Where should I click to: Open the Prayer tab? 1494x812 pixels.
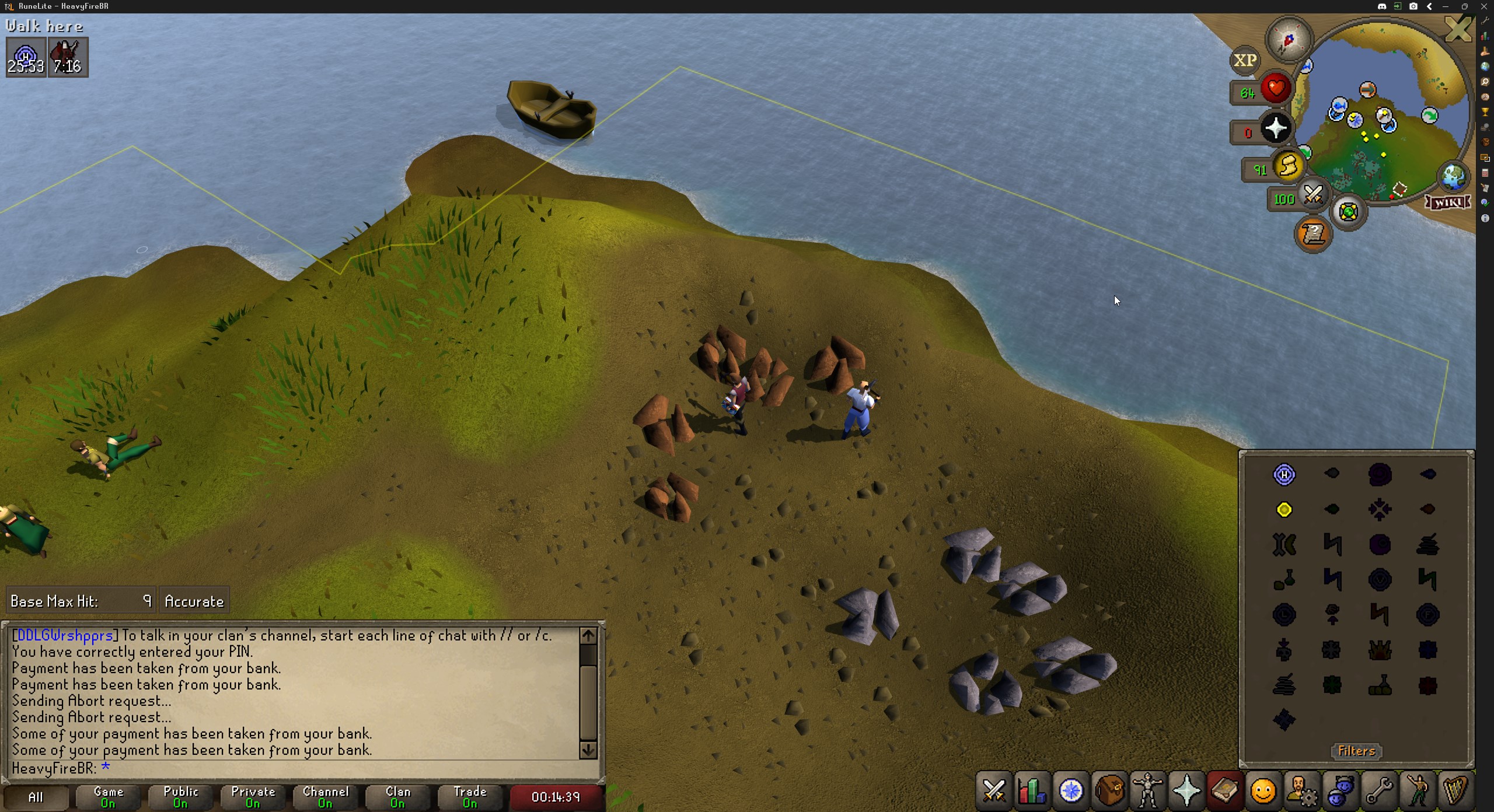pyautogui.click(x=1186, y=791)
